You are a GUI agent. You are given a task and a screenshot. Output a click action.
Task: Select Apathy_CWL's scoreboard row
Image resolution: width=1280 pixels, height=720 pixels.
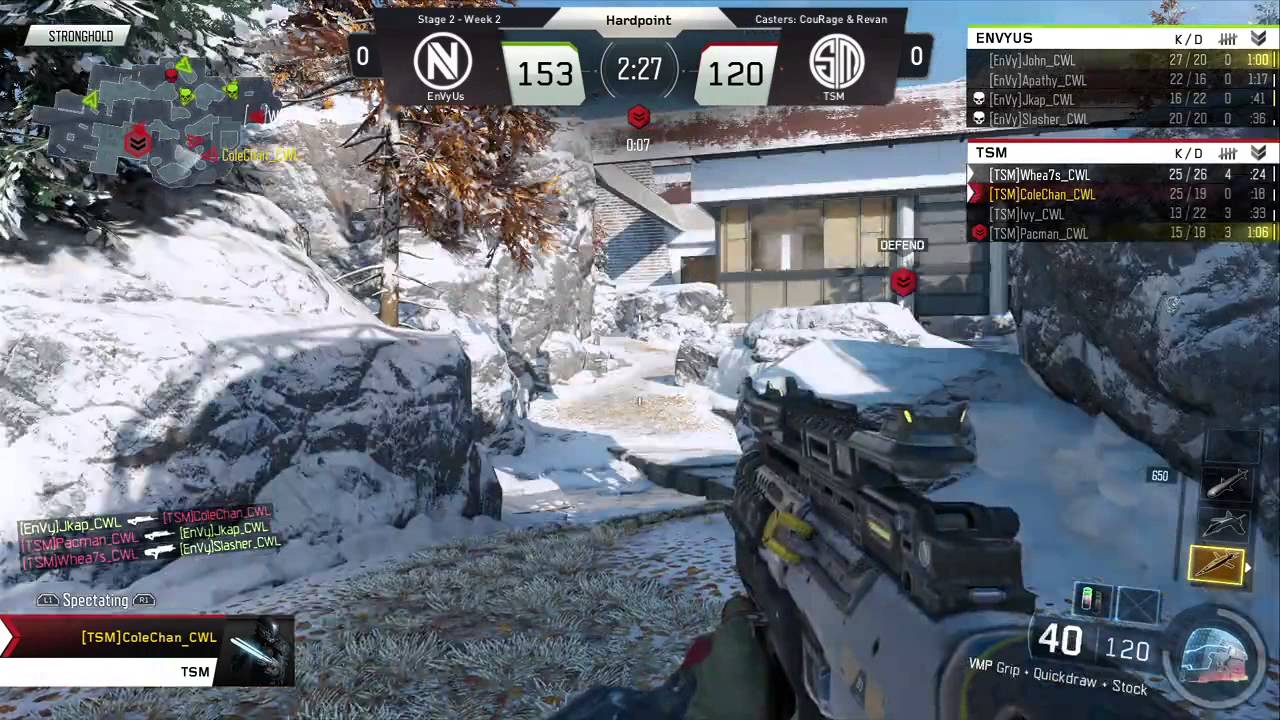tap(1120, 80)
